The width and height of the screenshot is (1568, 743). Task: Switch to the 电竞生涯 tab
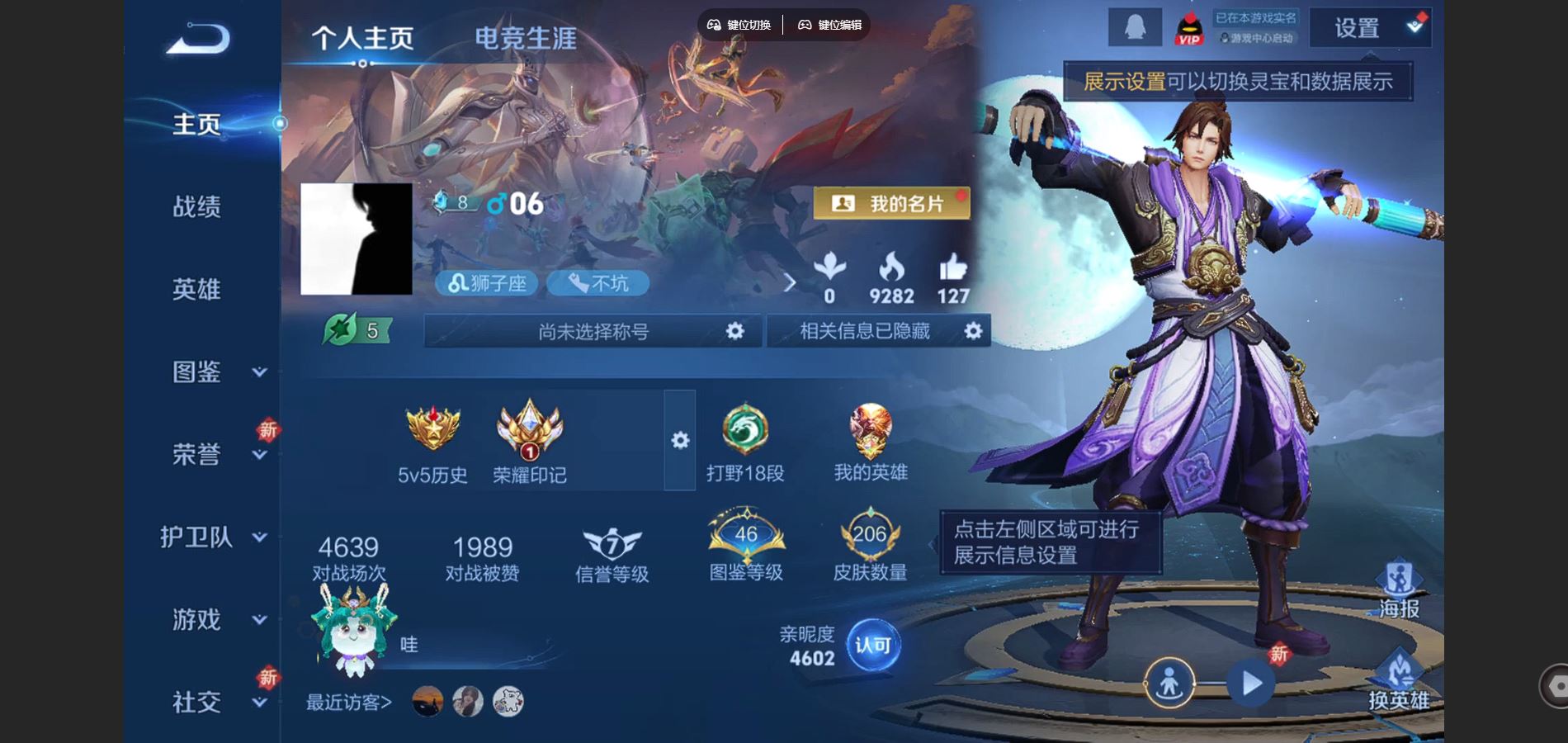[x=526, y=38]
